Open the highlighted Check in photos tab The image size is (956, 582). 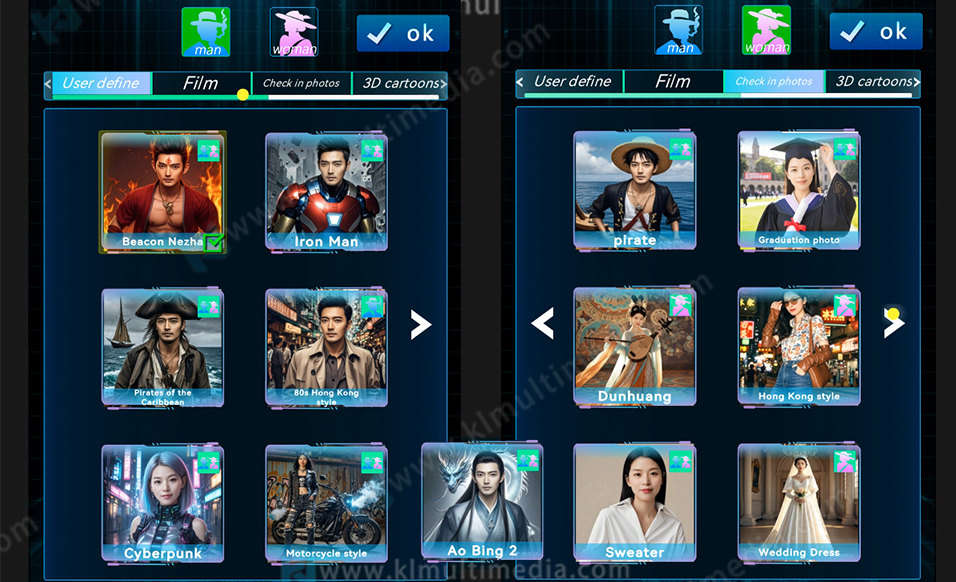pos(774,82)
